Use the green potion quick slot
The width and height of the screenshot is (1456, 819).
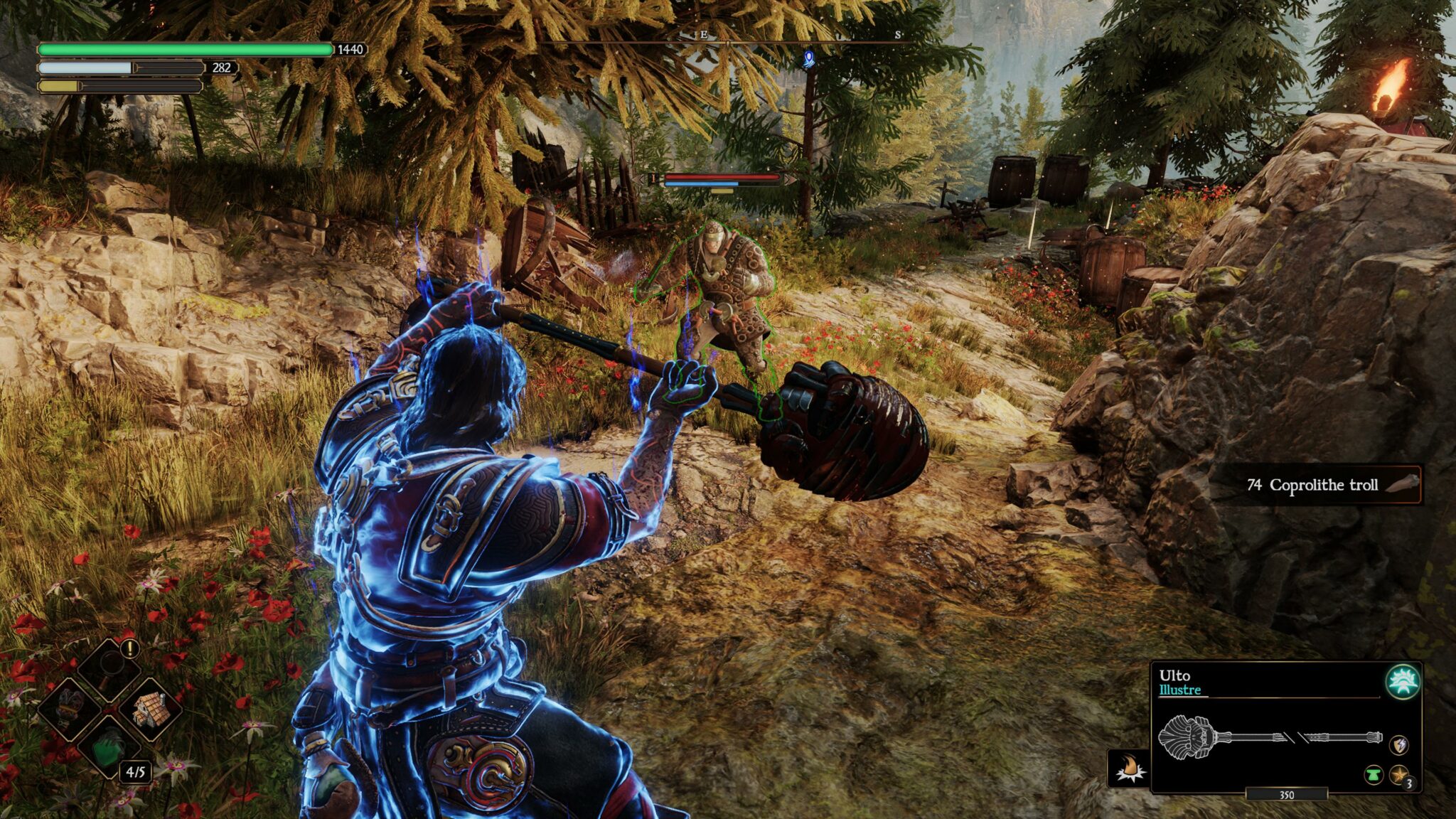[x=109, y=748]
